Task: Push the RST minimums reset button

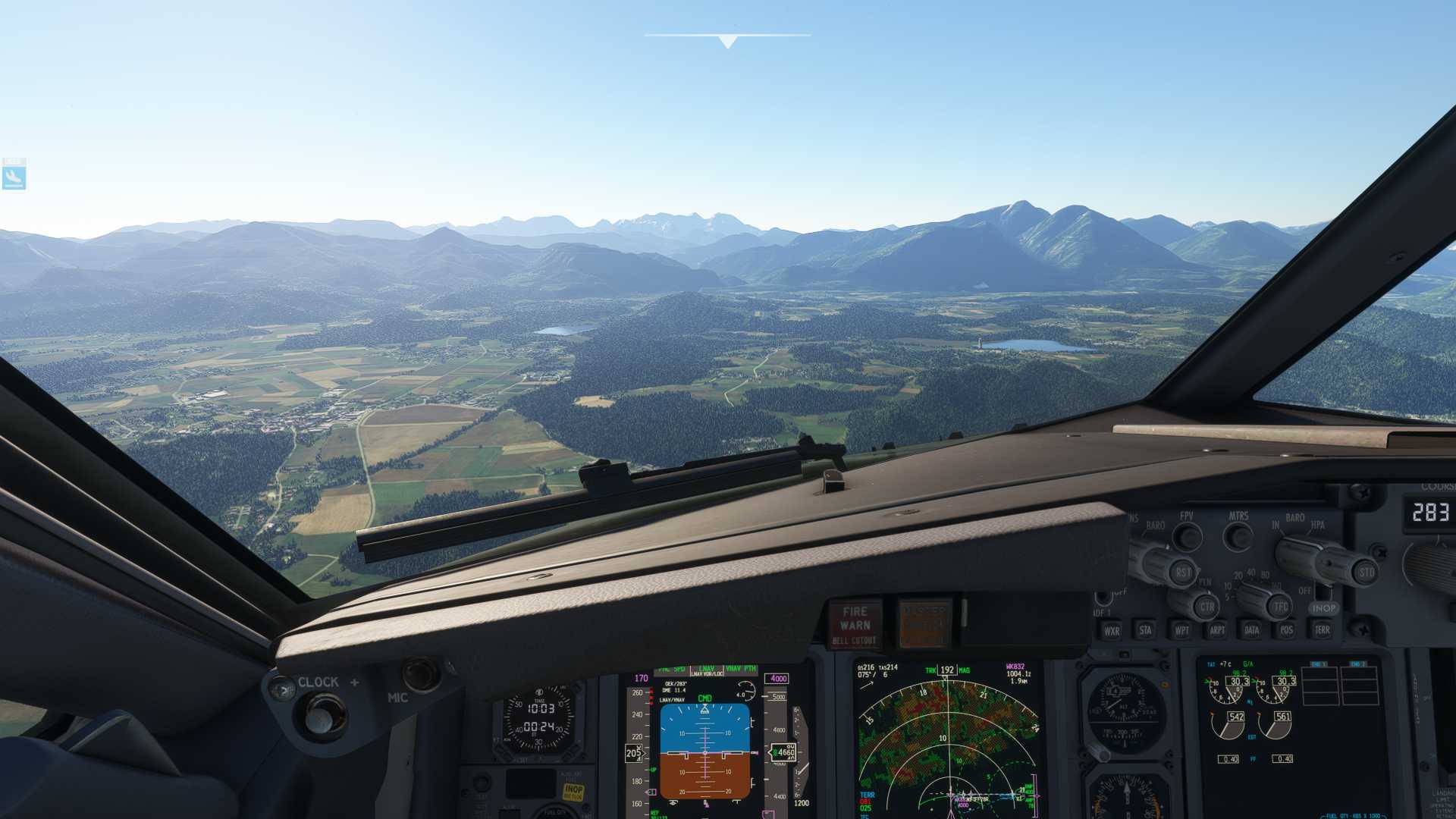Action: 1183,573
